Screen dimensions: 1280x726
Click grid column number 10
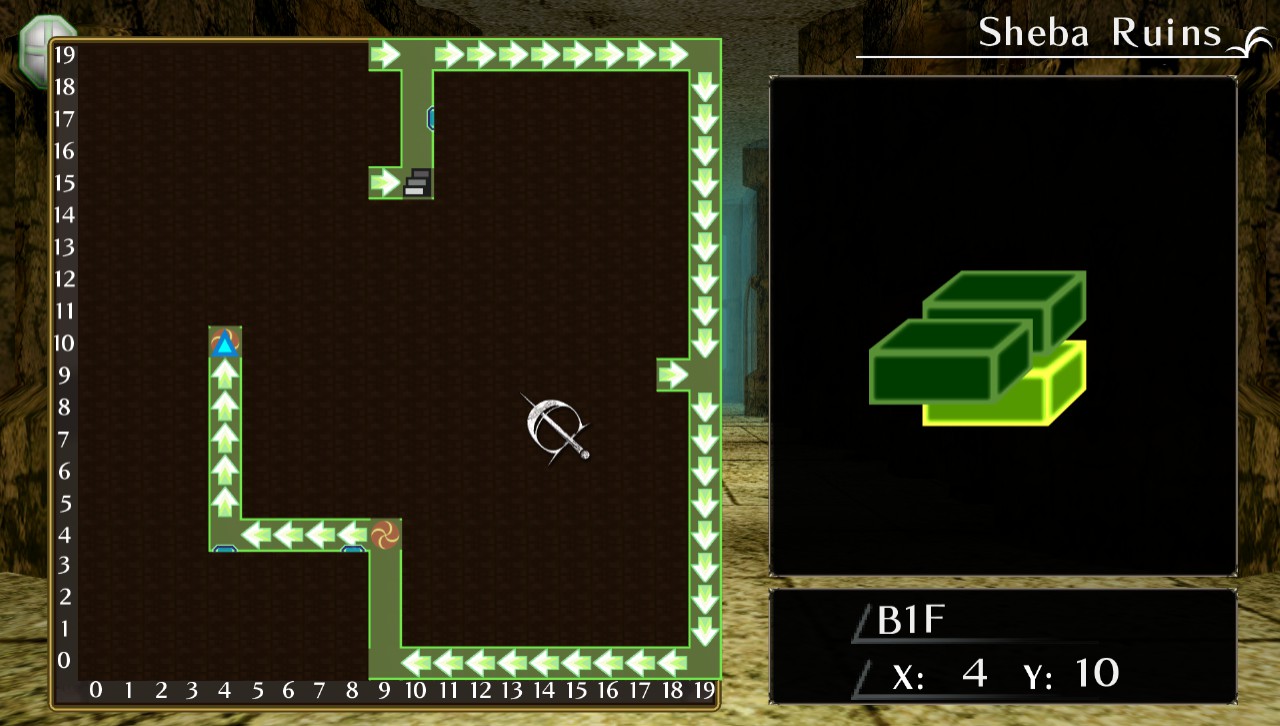point(417,690)
